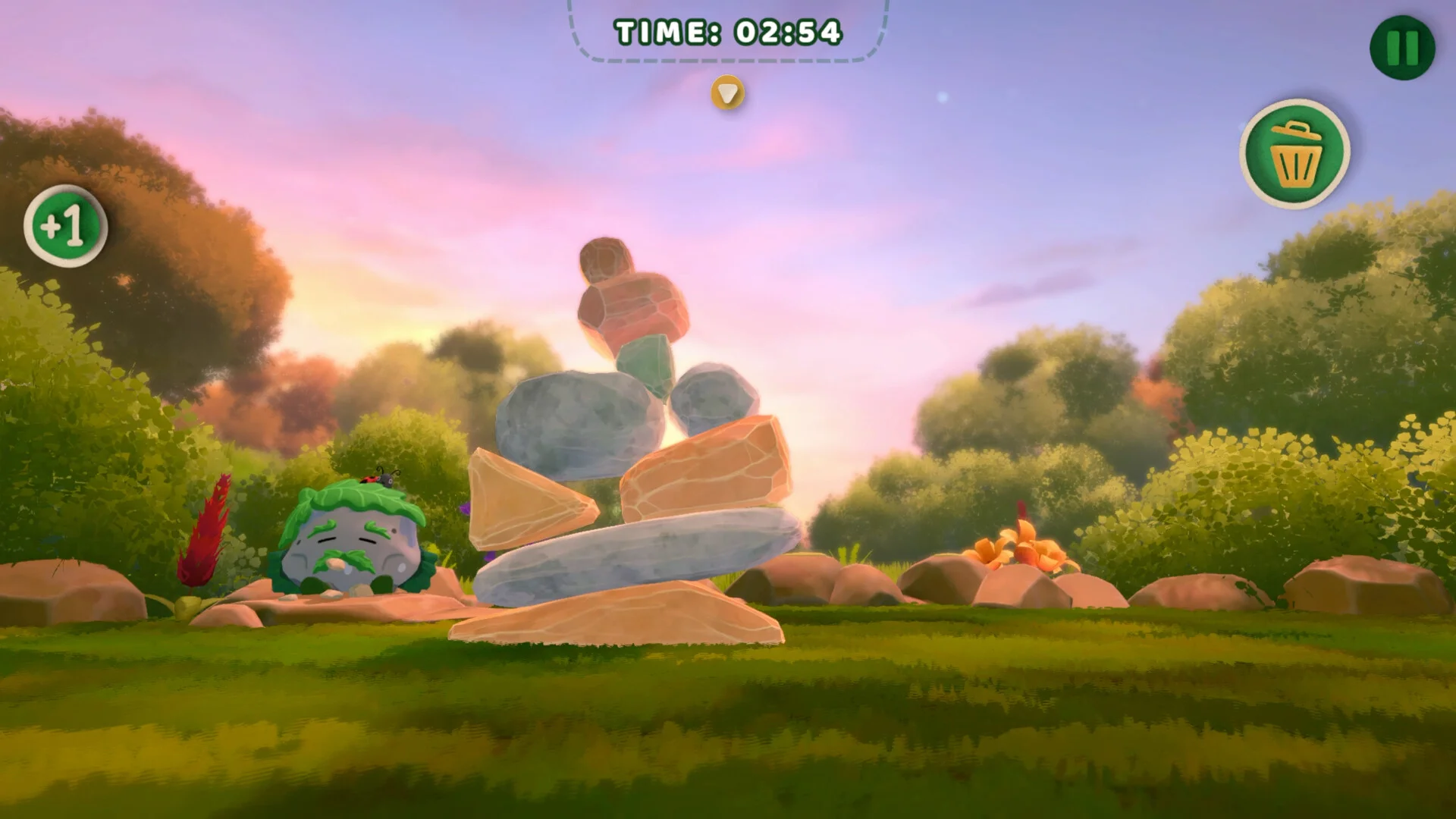
Task: Expand the gold down-arrow under the timer
Action: [728, 93]
